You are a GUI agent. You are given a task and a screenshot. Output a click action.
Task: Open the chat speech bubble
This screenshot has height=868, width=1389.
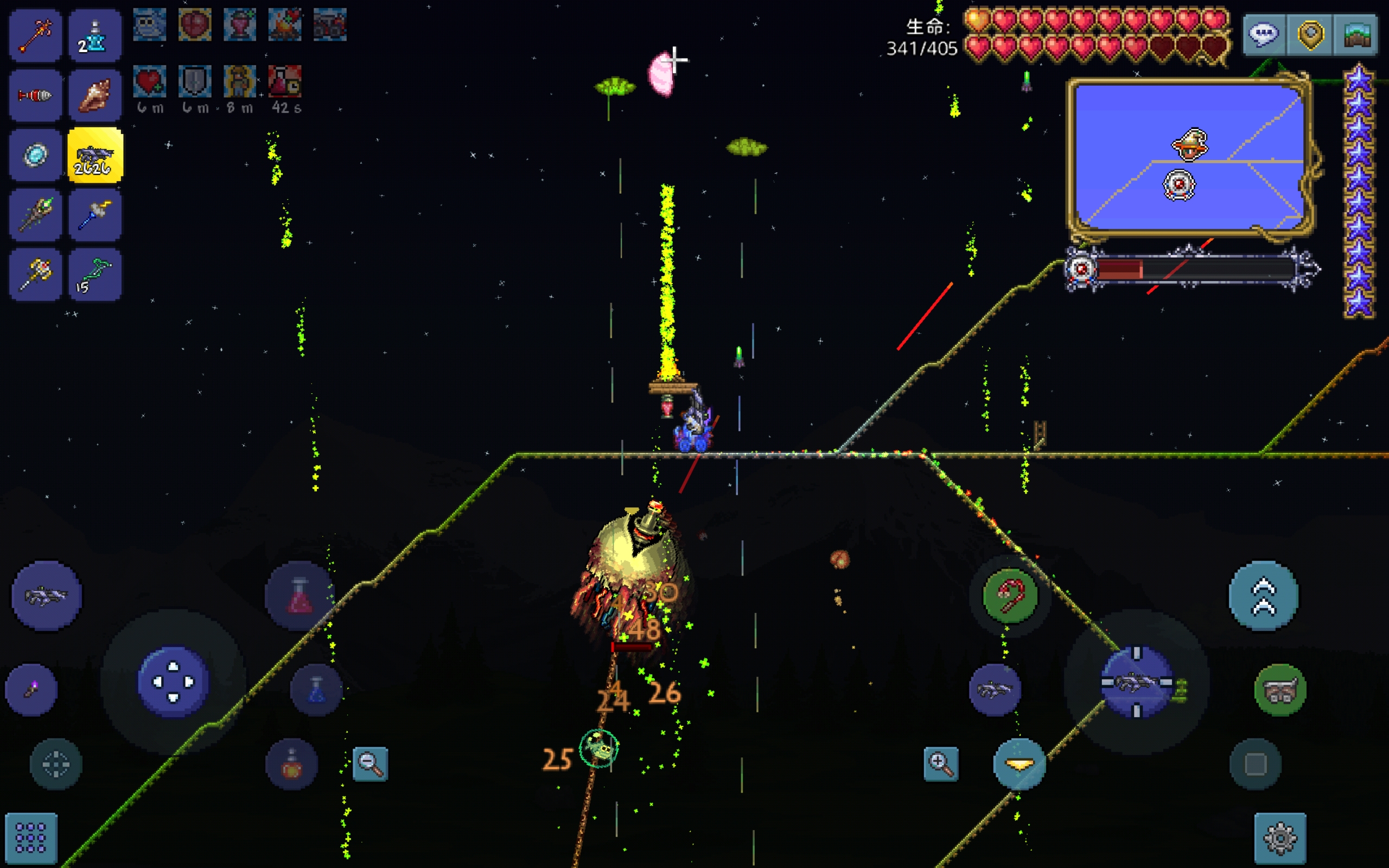click(1264, 35)
